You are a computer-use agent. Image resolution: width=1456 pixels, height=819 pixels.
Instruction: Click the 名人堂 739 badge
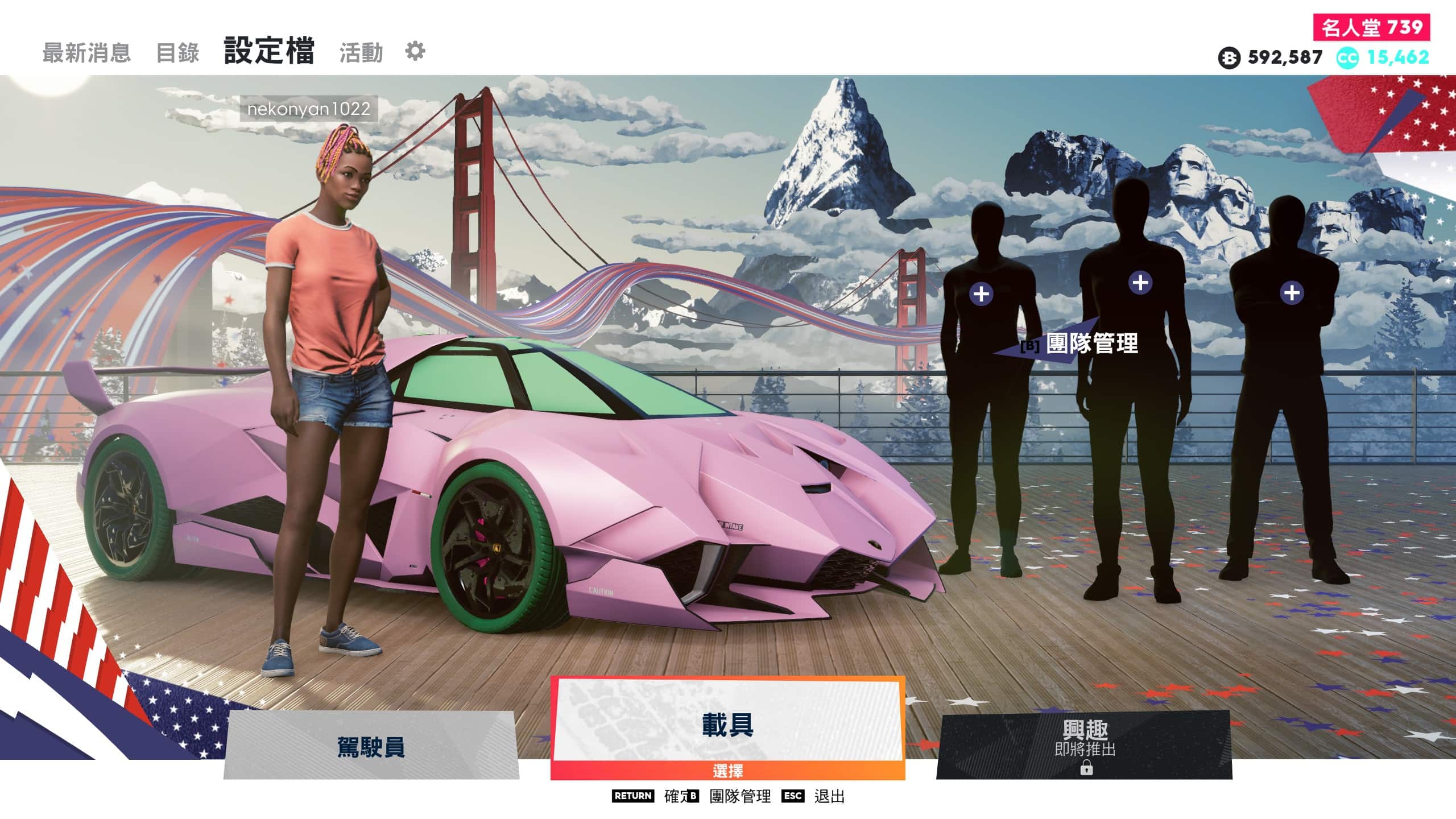coord(1372,26)
